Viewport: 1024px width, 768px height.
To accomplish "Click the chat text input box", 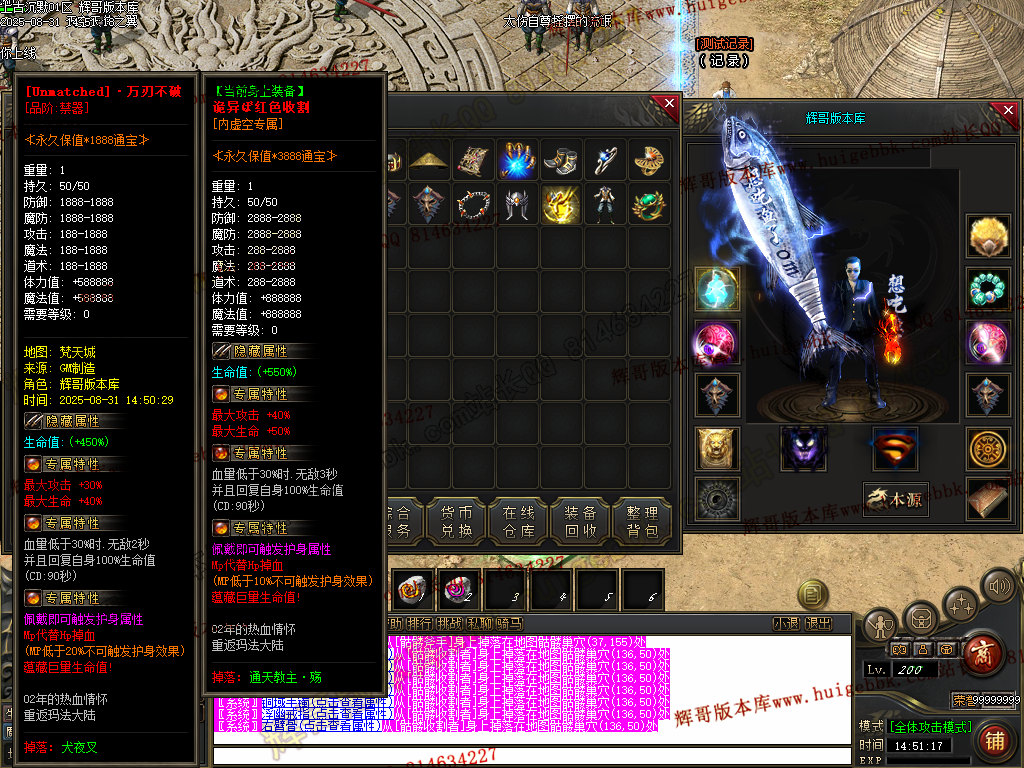I will pos(530,755).
